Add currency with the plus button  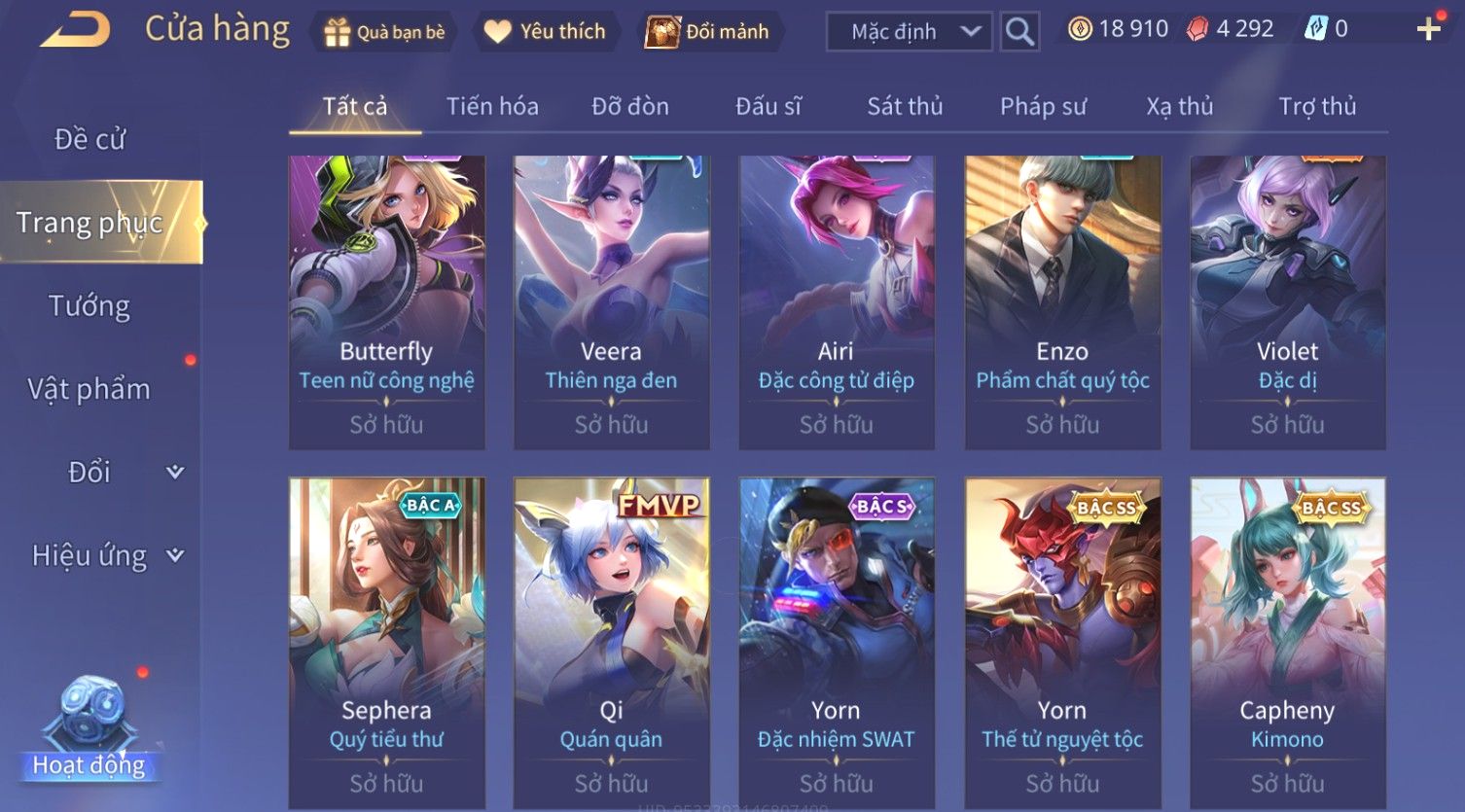point(1428,30)
